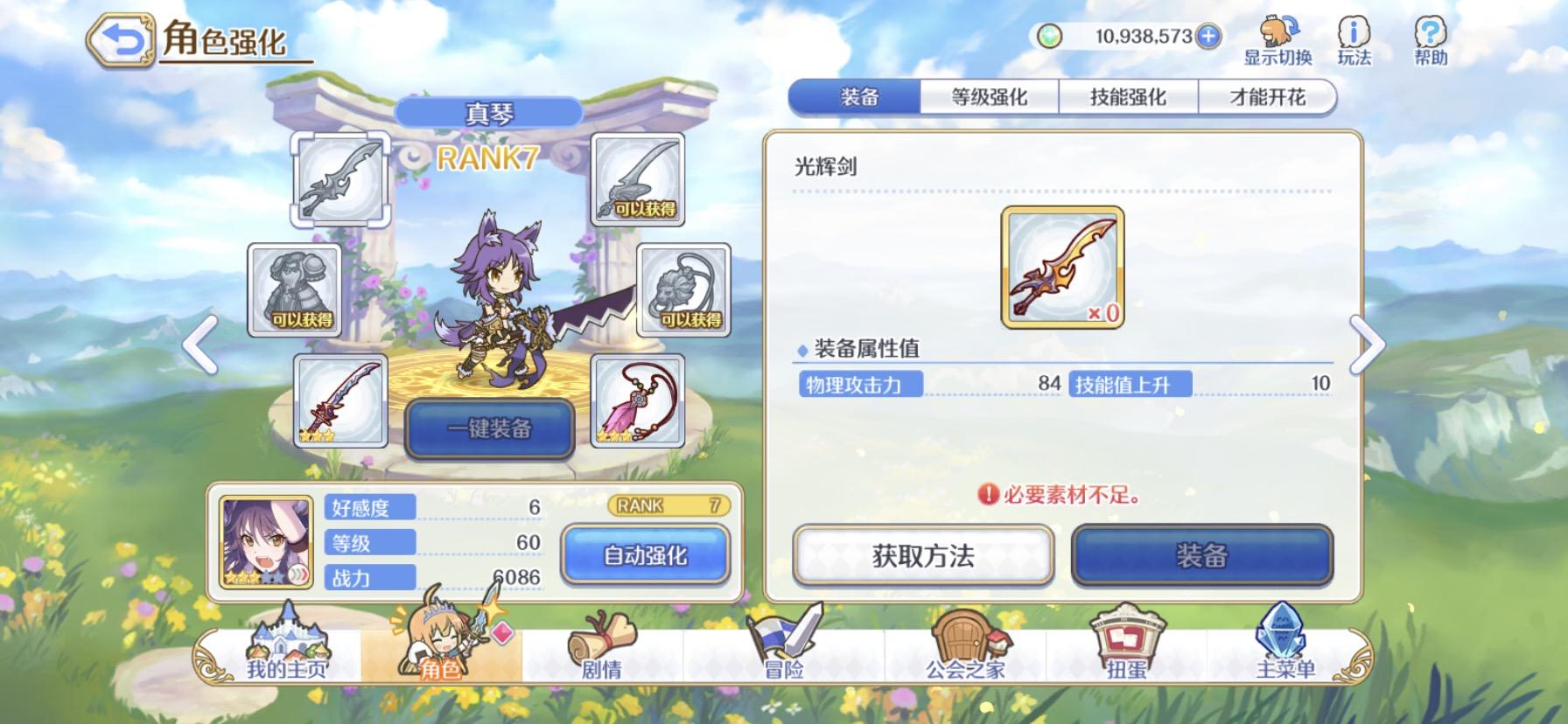Click the right arrow to view next character
Viewport: 1568px width, 724px height.
pyautogui.click(x=1367, y=345)
